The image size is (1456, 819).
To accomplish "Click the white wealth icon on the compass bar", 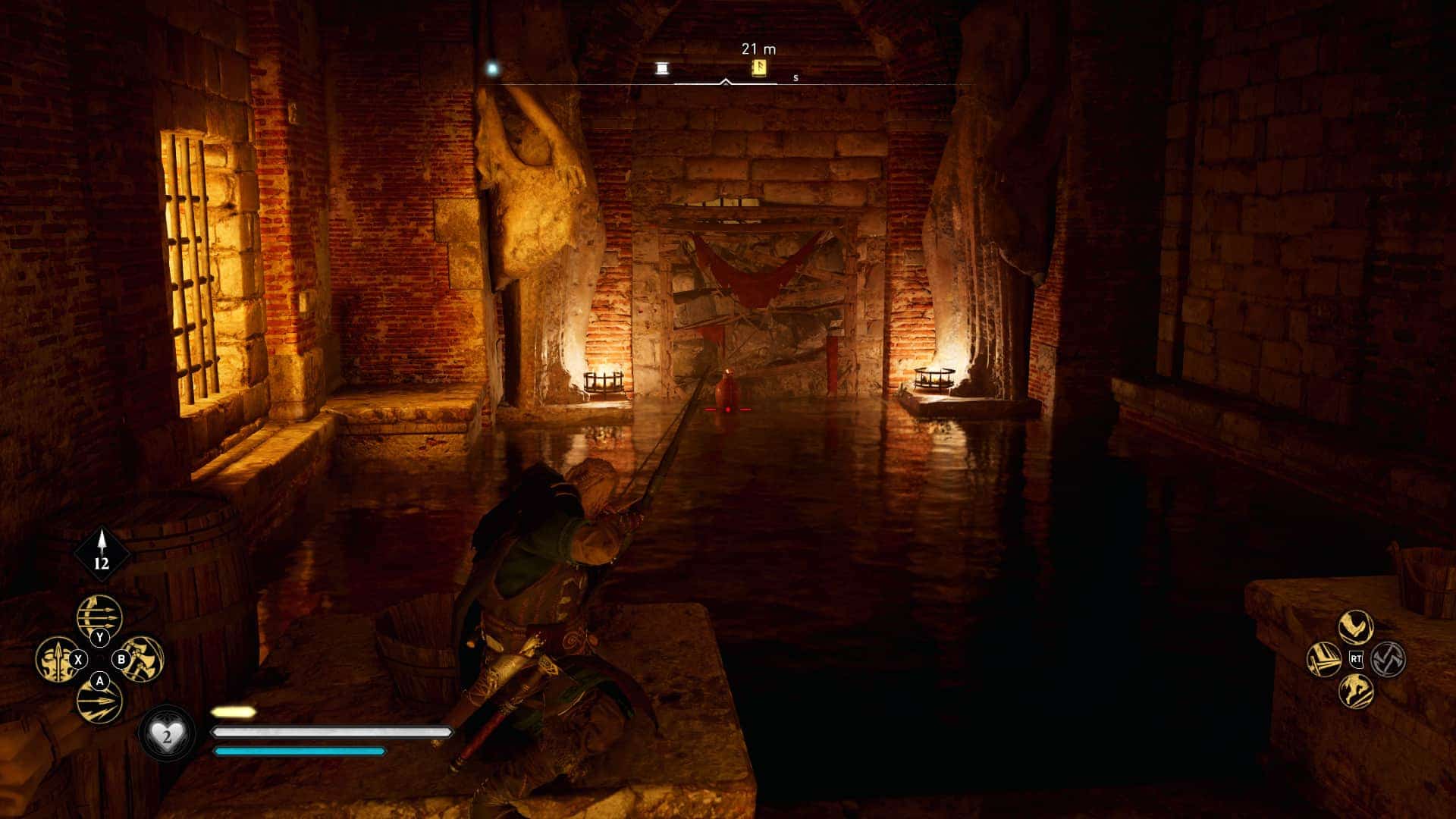I will click(662, 68).
